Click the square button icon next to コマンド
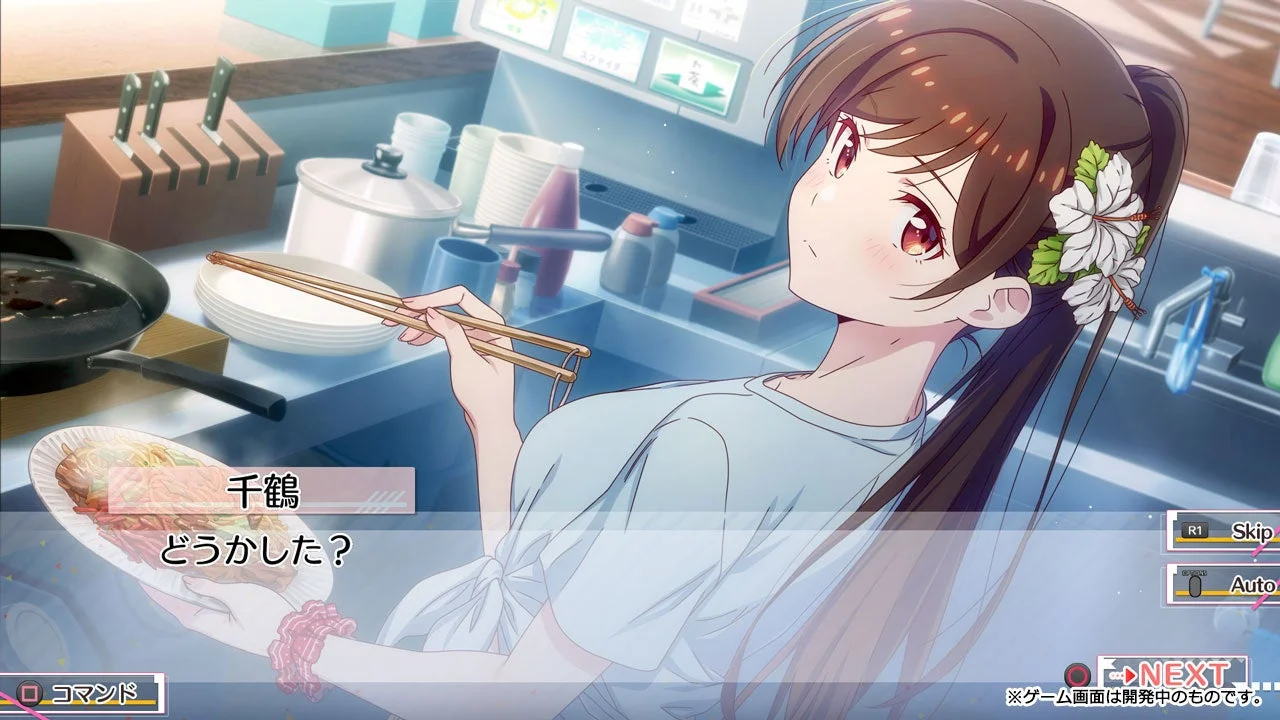Image resolution: width=1280 pixels, height=720 pixels. pos(30,692)
